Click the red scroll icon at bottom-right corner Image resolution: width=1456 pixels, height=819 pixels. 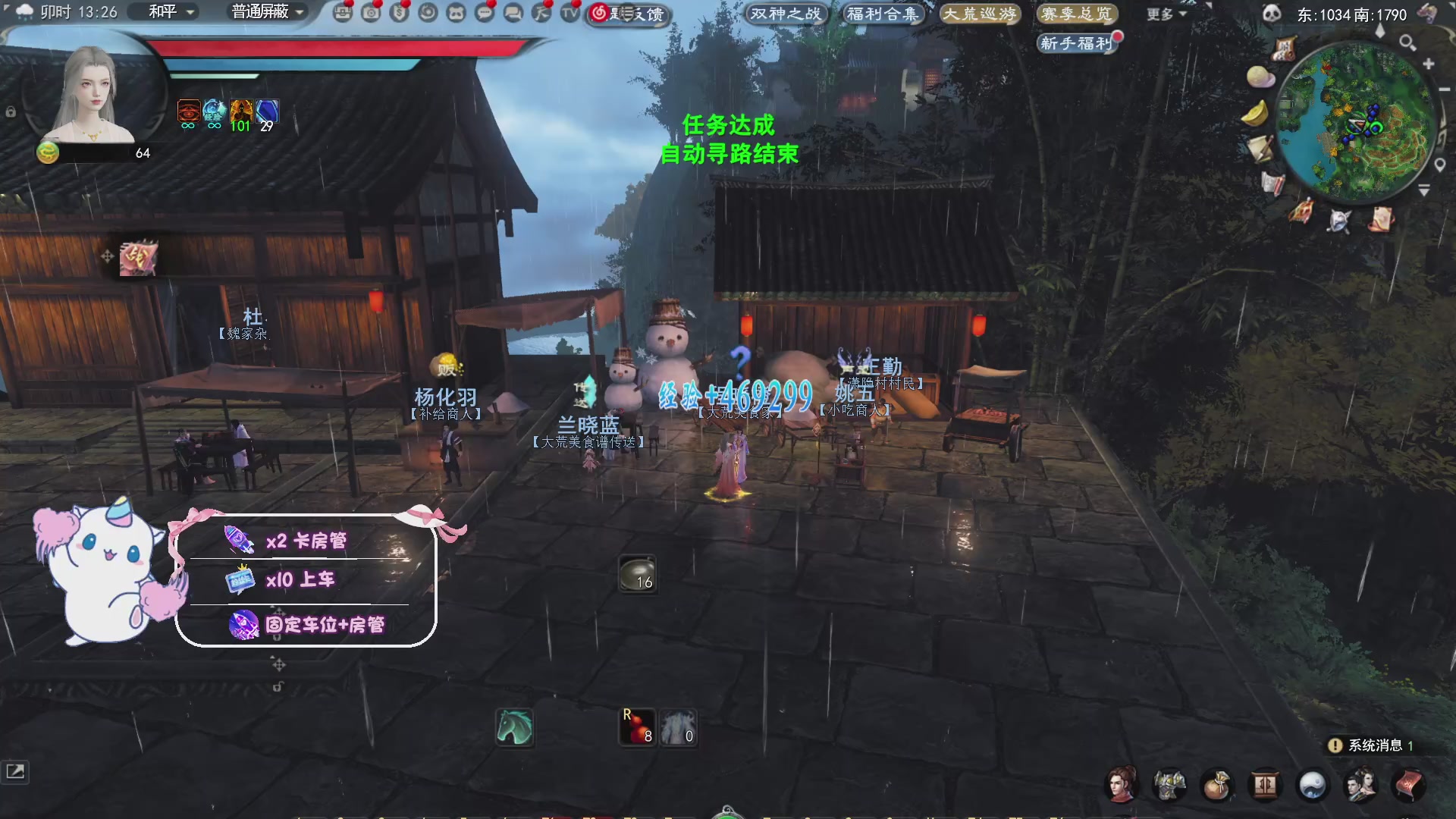point(1409,786)
